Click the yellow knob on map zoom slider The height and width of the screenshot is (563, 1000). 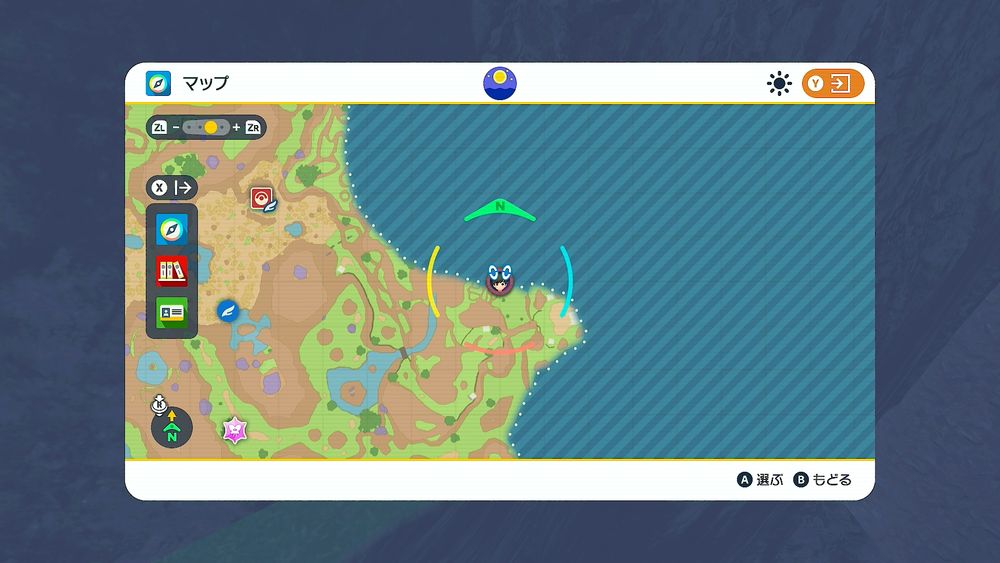(210, 128)
